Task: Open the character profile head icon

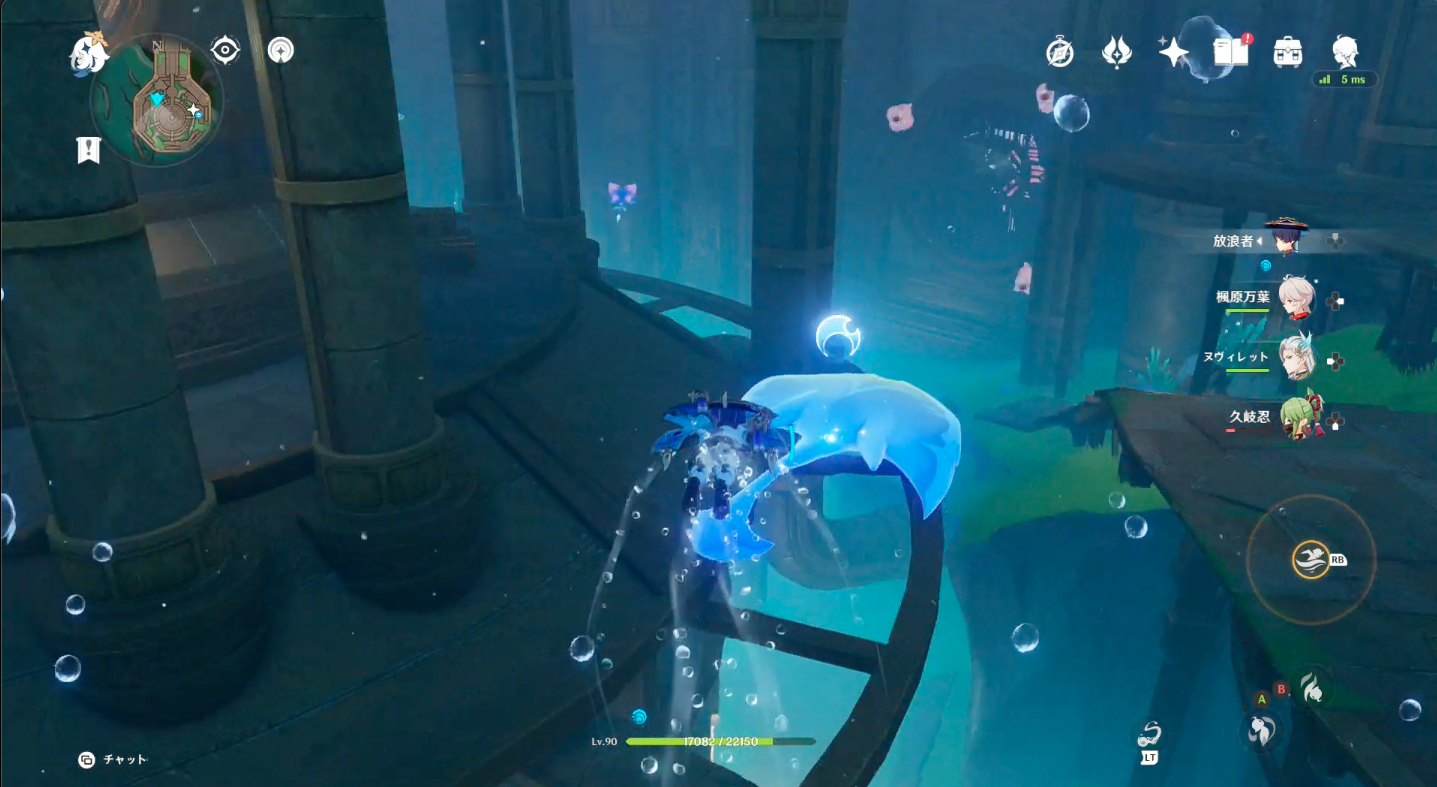Action: 1345,50
